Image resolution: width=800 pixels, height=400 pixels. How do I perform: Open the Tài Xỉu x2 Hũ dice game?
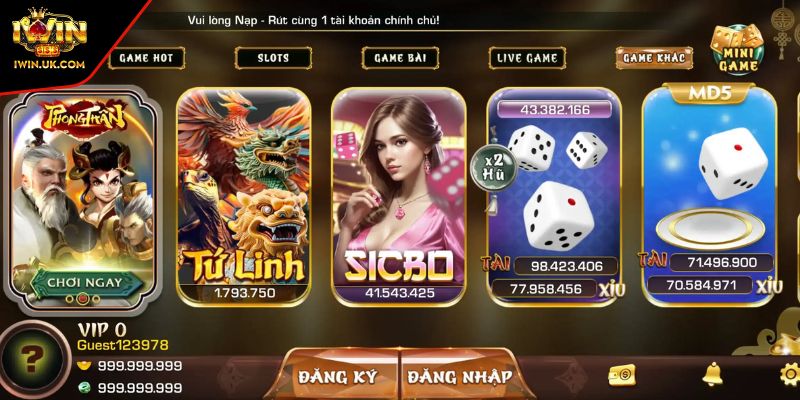click(552, 195)
